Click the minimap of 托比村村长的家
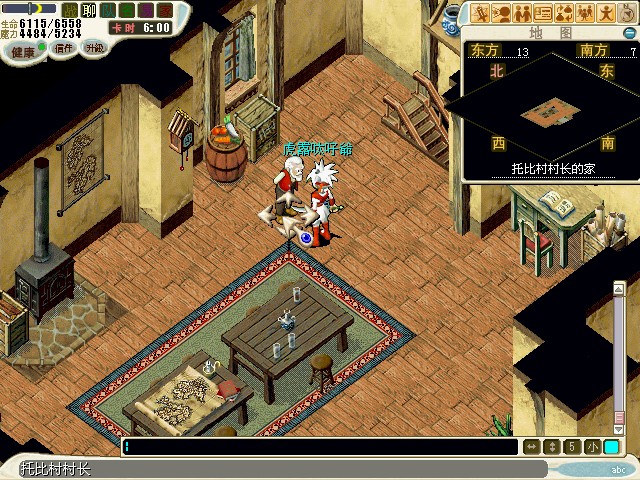This screenshot has width=640, height=480. [x=549, y=108]
